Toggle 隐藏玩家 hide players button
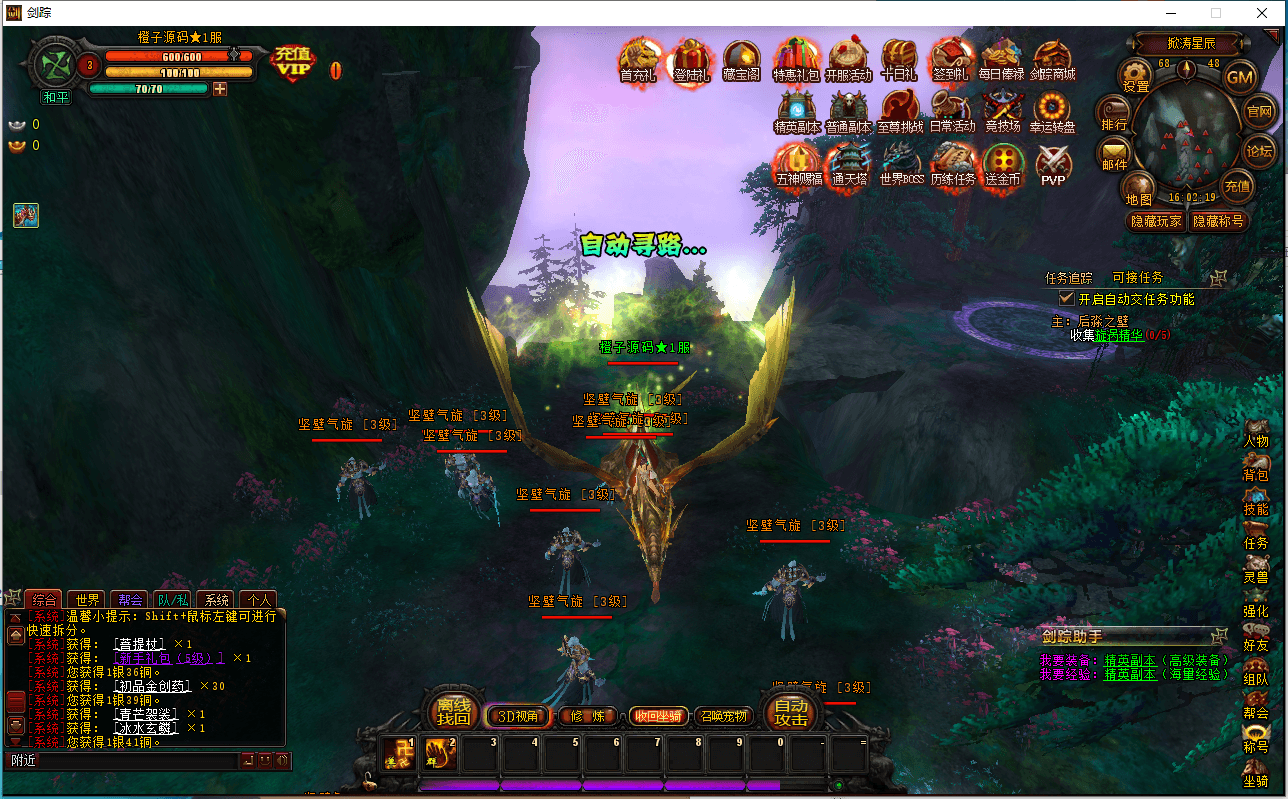This screenshot has height=799, width=1288. [x=1155, y=221]
